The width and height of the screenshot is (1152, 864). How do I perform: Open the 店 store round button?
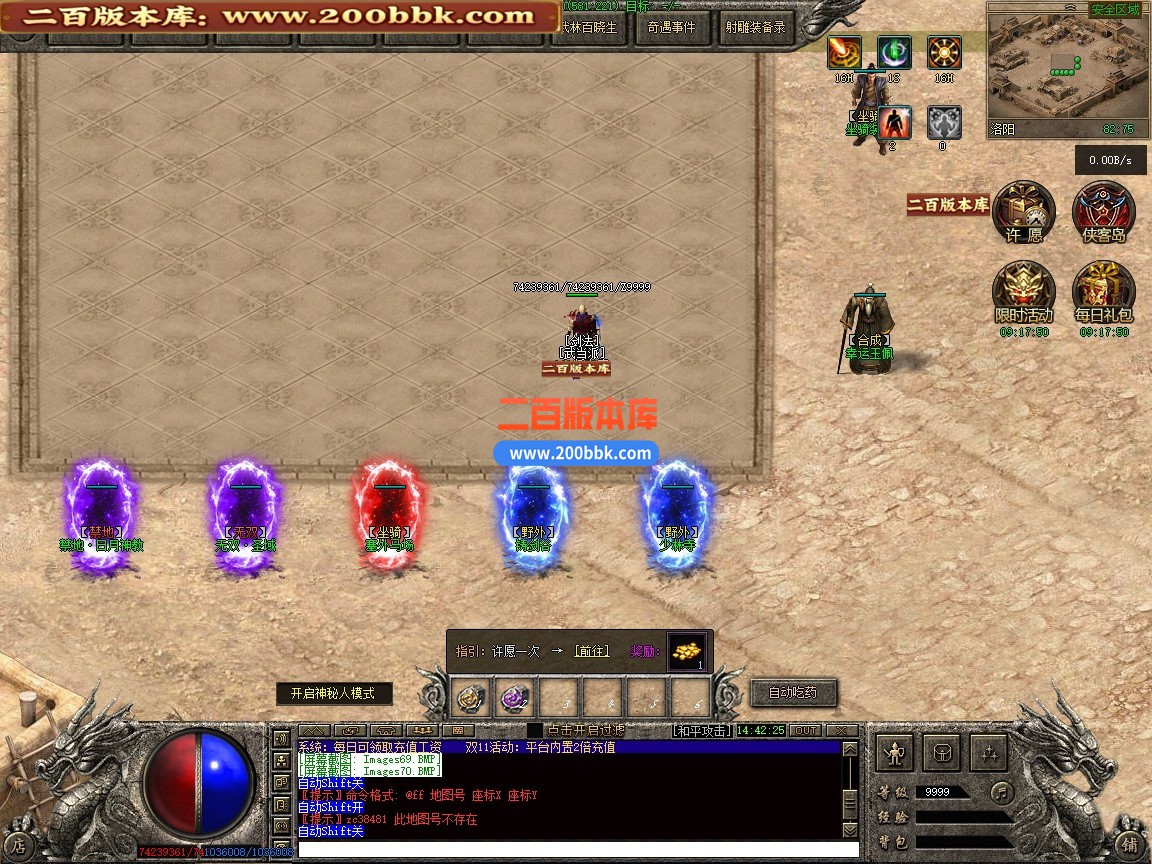[x=19, y=843]
